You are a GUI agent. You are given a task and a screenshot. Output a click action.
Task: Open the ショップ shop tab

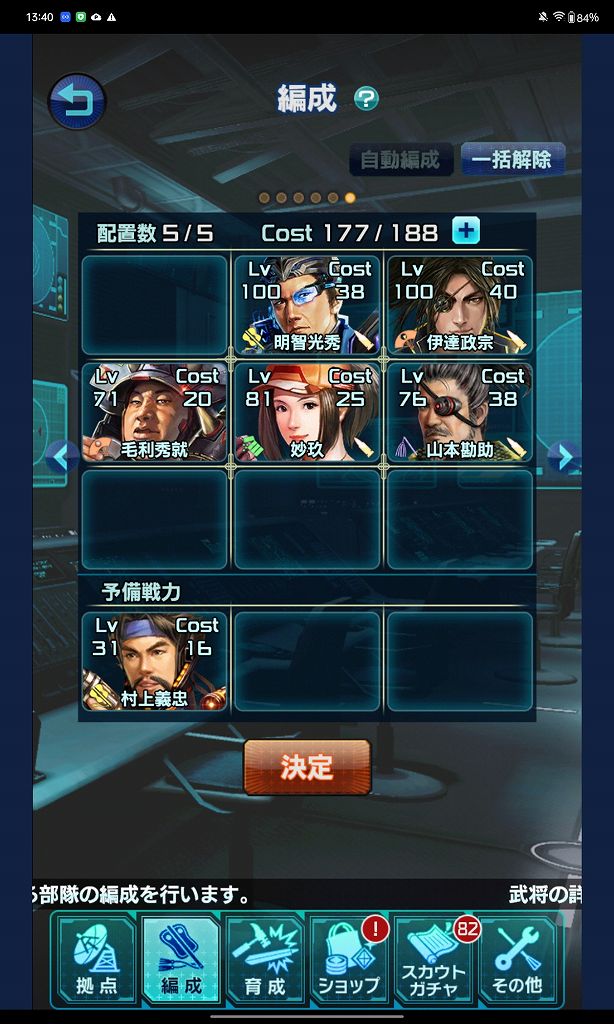tap(349, 962)
